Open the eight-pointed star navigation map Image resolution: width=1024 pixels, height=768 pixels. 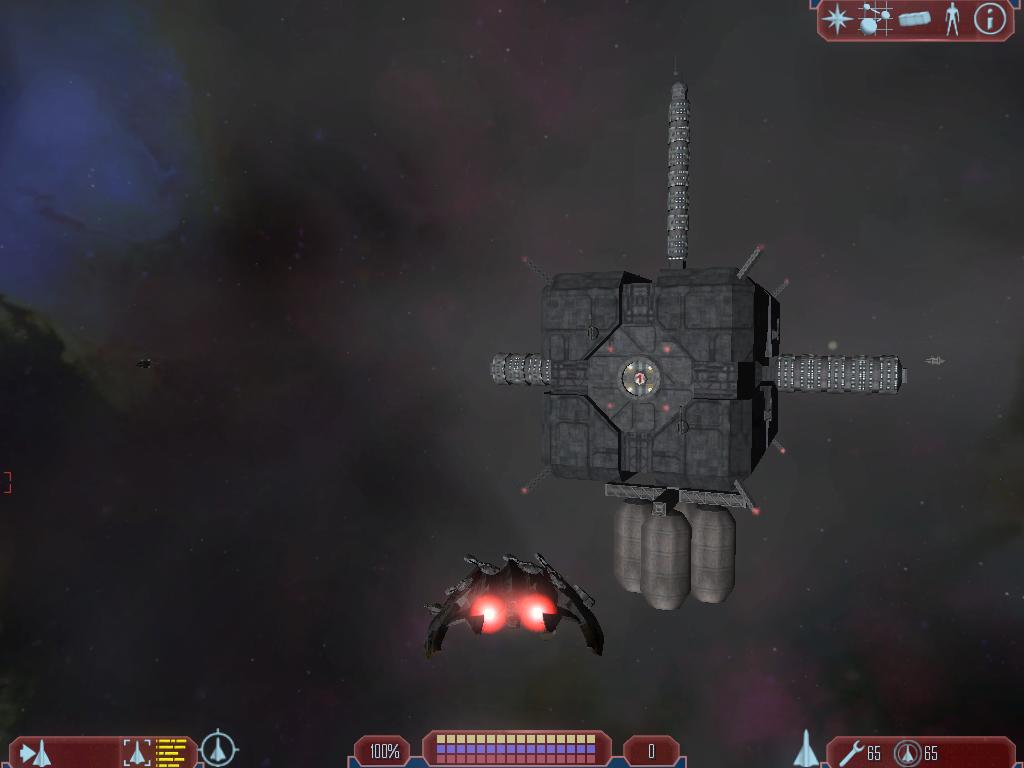coord(836,19)
